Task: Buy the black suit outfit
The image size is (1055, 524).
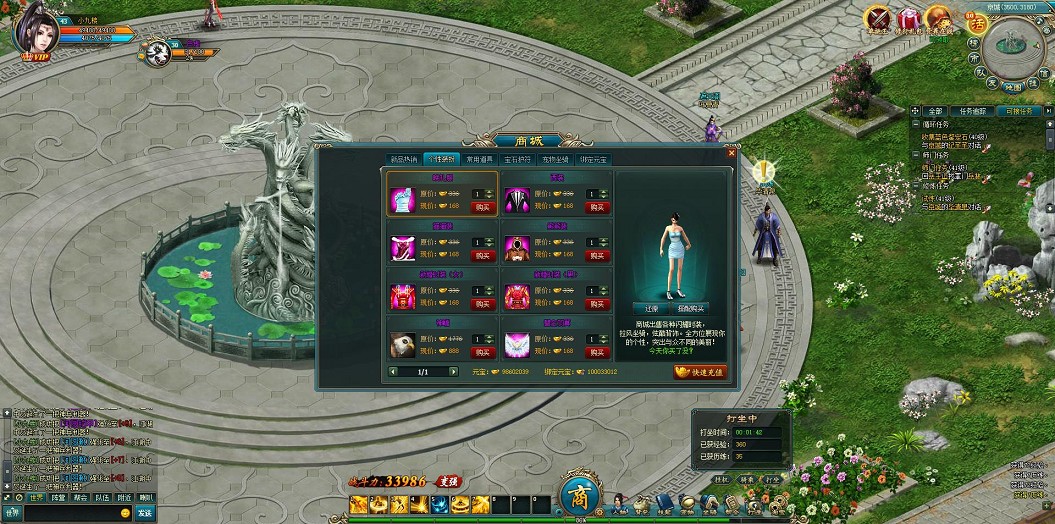Action: click(x=597, y=207)
